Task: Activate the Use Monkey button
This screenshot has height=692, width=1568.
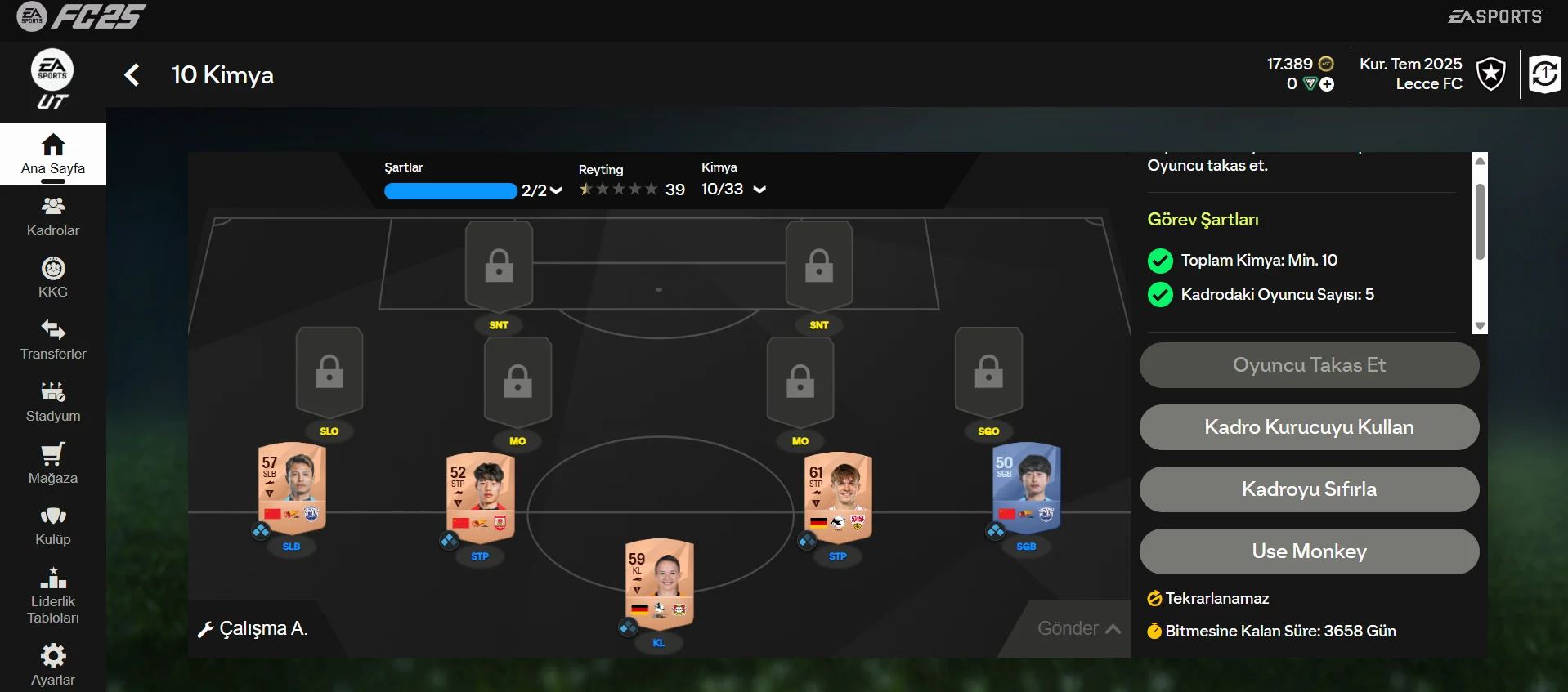Action: [1309, 551]
